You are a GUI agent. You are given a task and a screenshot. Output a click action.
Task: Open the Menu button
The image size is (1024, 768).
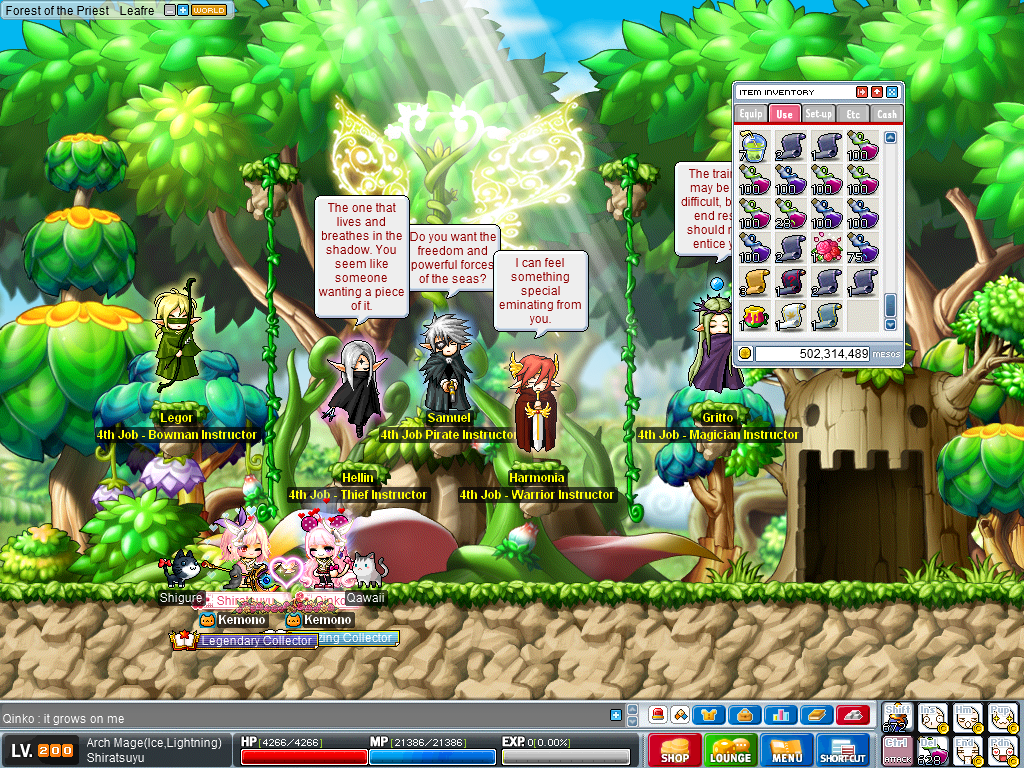[786, 750]
